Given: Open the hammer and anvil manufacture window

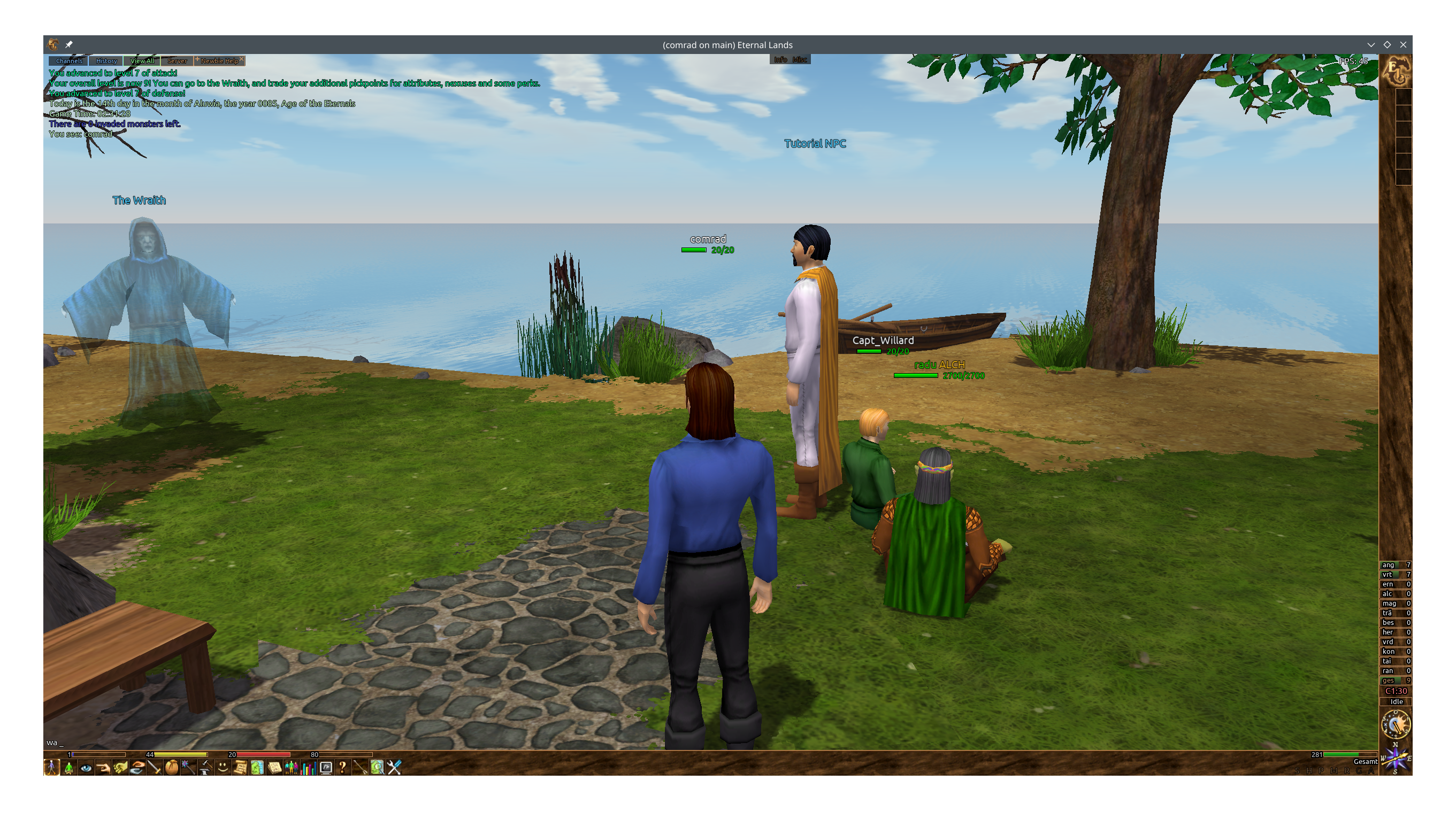Looking at the screenshot, I should point(206,768).
